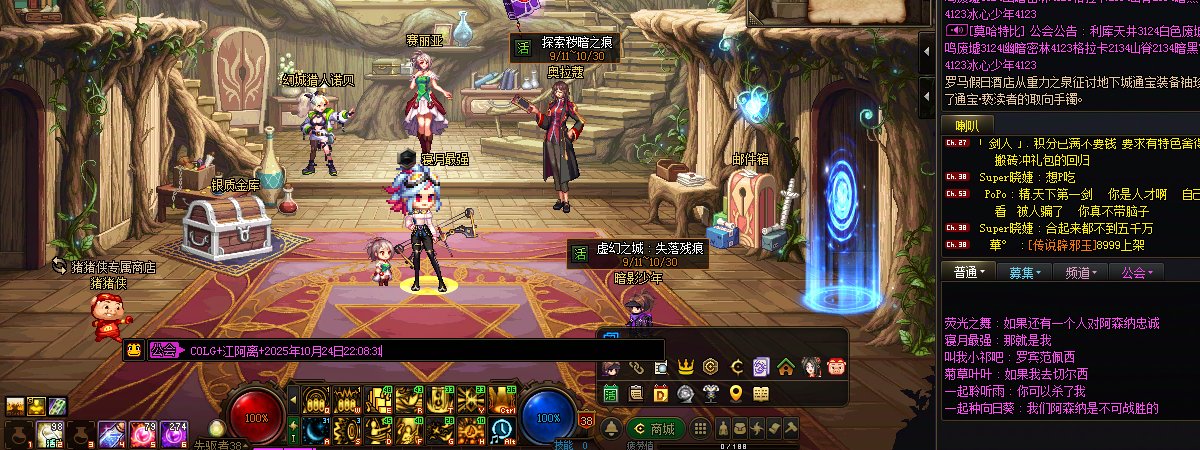This screenshot has height=450, width=1200.
Task: Open the open book icon
Action: [761, 393]
